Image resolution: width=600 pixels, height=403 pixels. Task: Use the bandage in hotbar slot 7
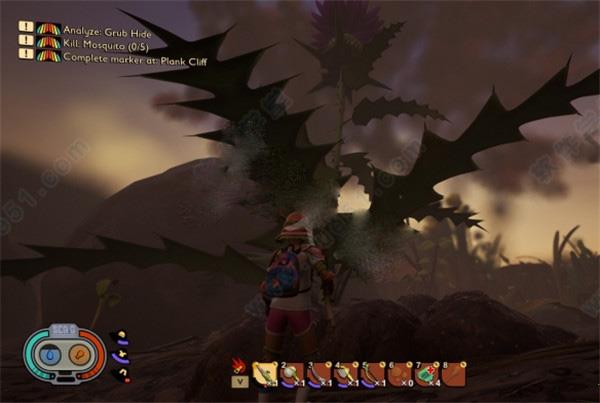pyautogui.click(x=427, y=373)
